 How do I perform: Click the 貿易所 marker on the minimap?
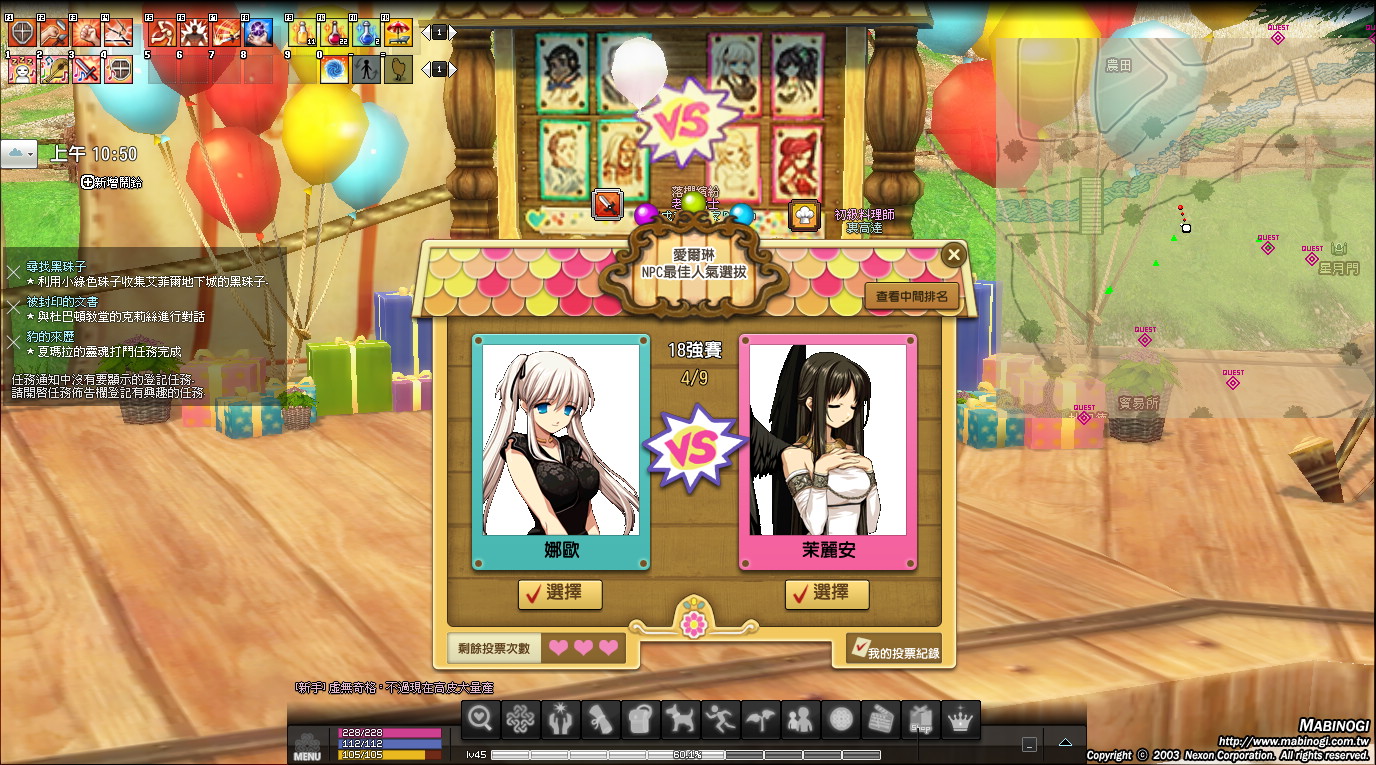click(x=1138, y=402)
